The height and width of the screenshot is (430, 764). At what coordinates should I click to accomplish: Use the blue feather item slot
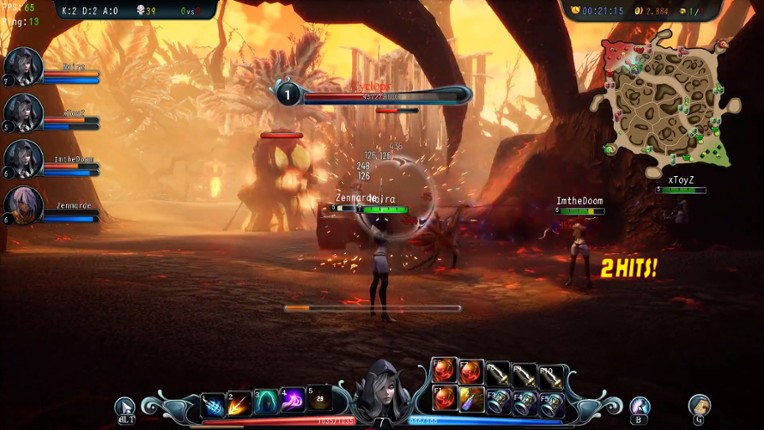[x=471, y=399]
